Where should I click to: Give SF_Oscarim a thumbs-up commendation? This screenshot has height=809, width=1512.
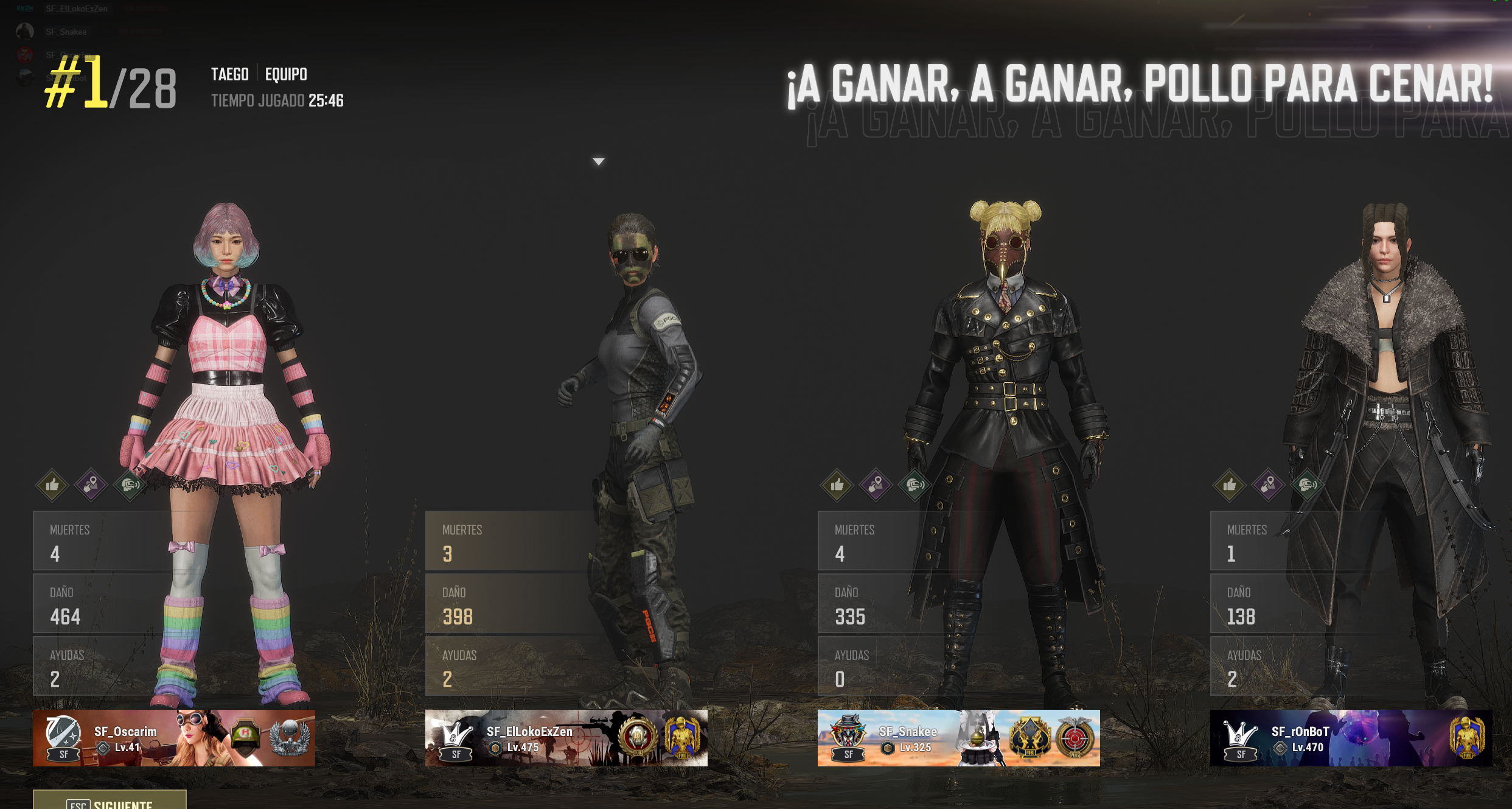click(x=52, y=485)
